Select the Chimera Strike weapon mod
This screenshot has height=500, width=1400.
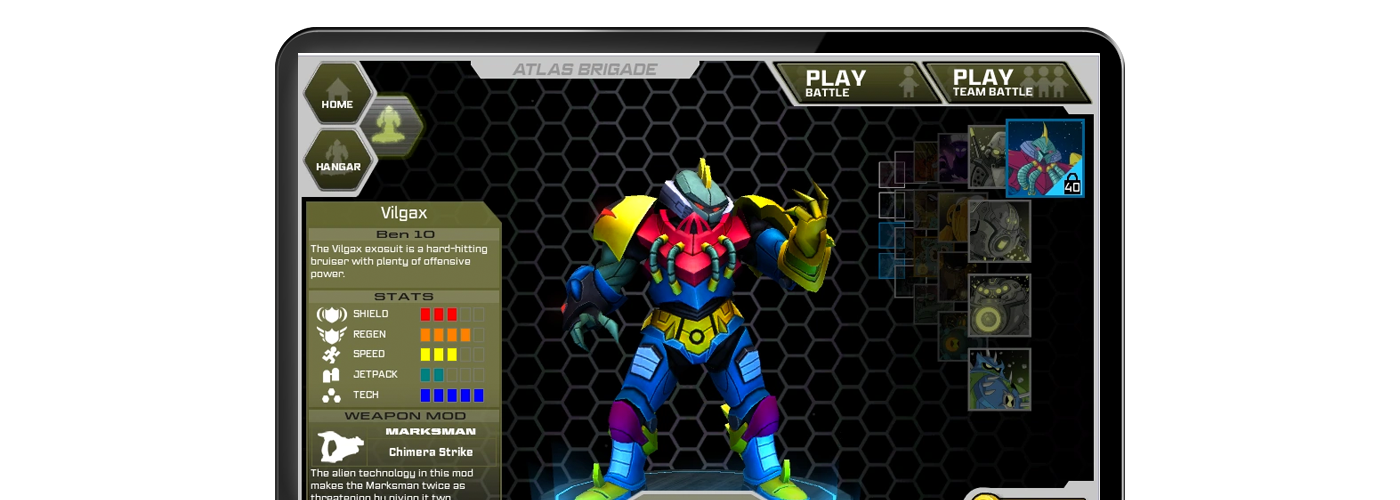tap(431, 451)
